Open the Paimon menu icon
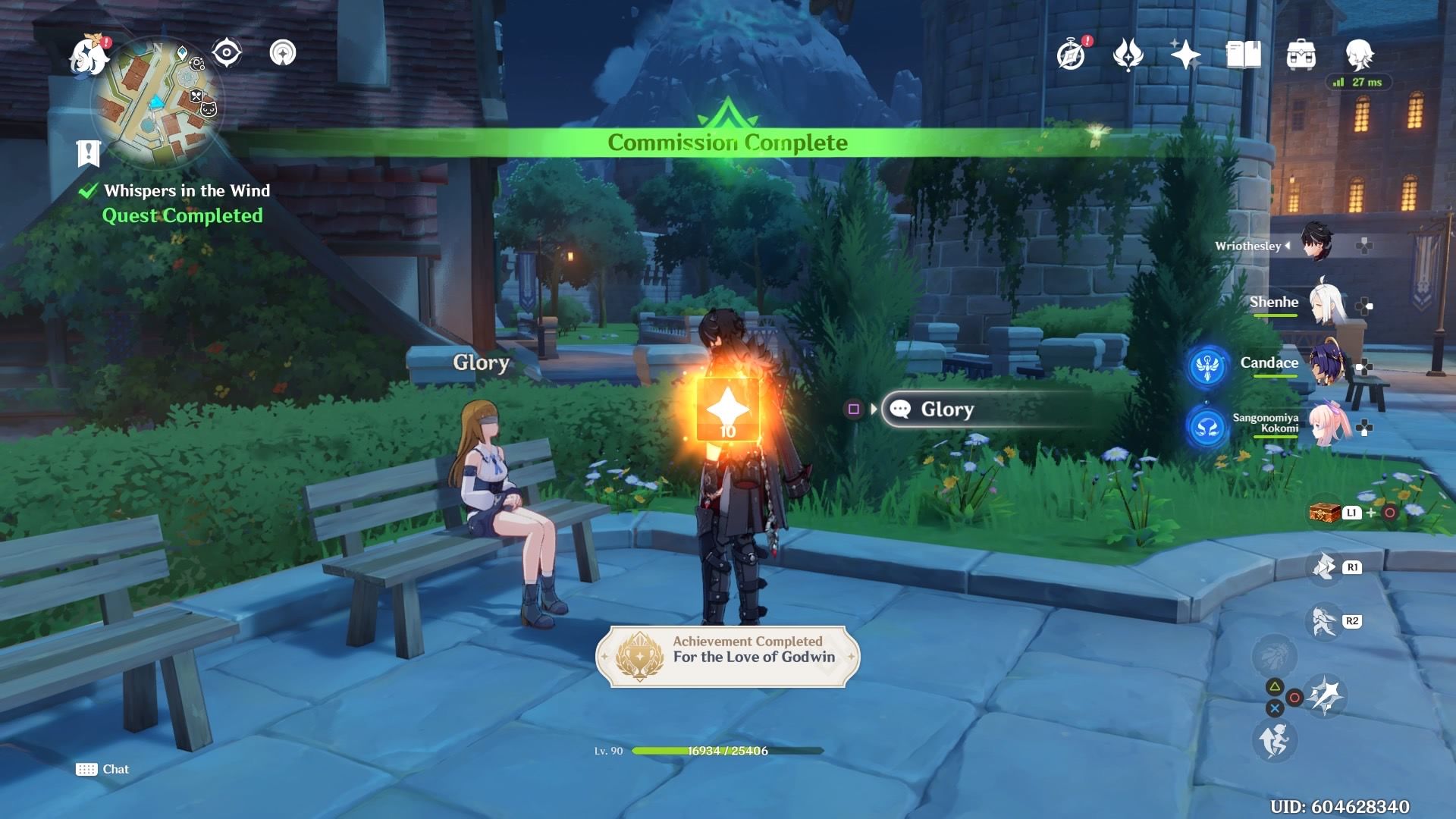The height and width of the screenshot is (819, 1456). [x=88, y=56]
